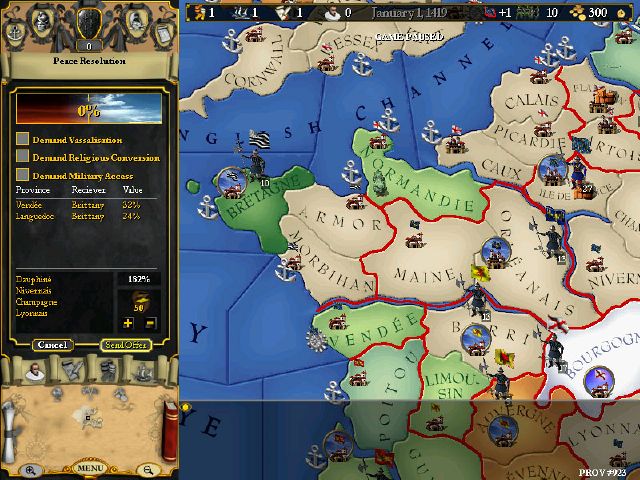Send the peace offer
640x480 pixels.
click(126, 345)
